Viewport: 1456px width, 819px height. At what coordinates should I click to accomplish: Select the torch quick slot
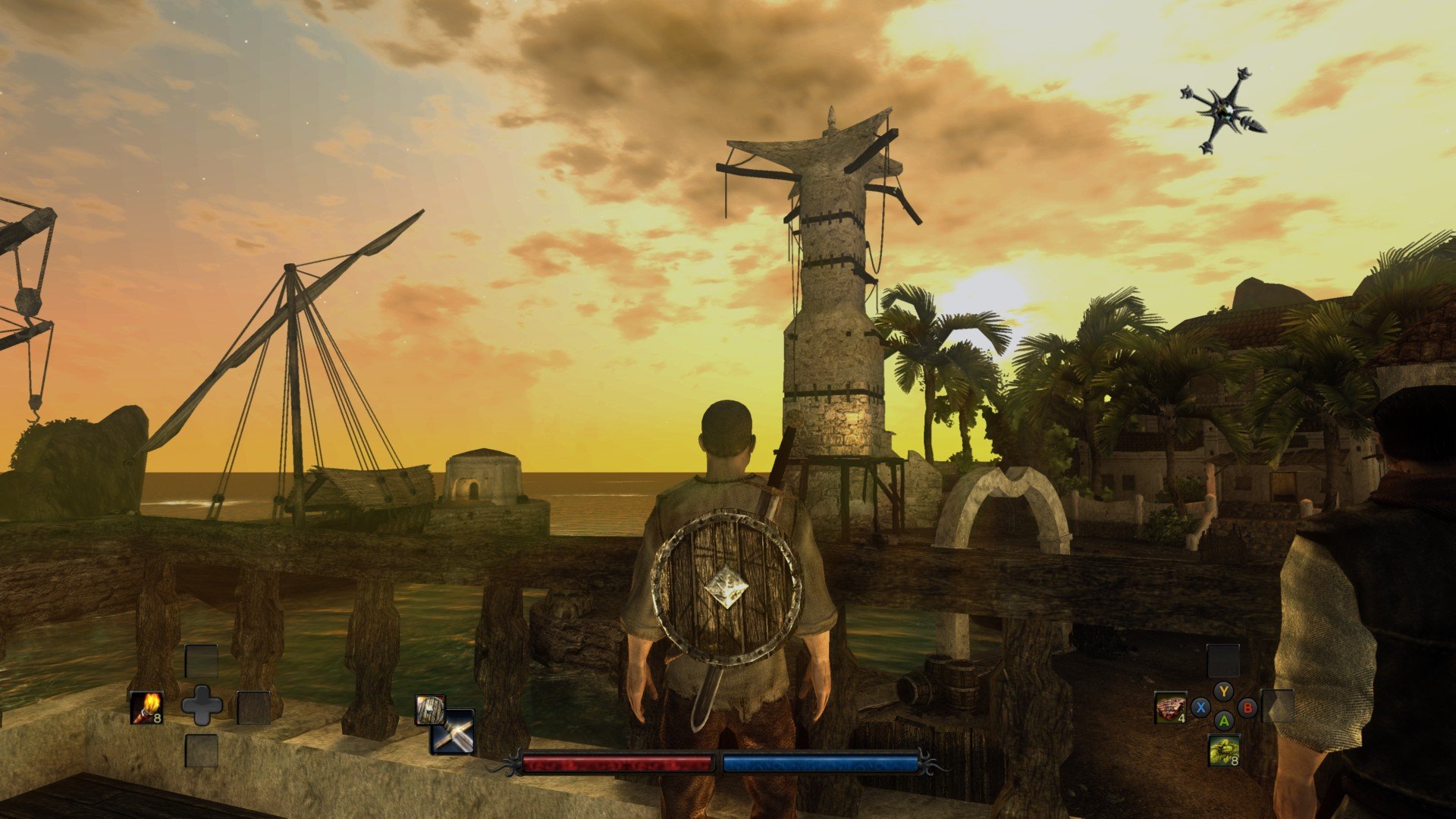coord(146,708)
